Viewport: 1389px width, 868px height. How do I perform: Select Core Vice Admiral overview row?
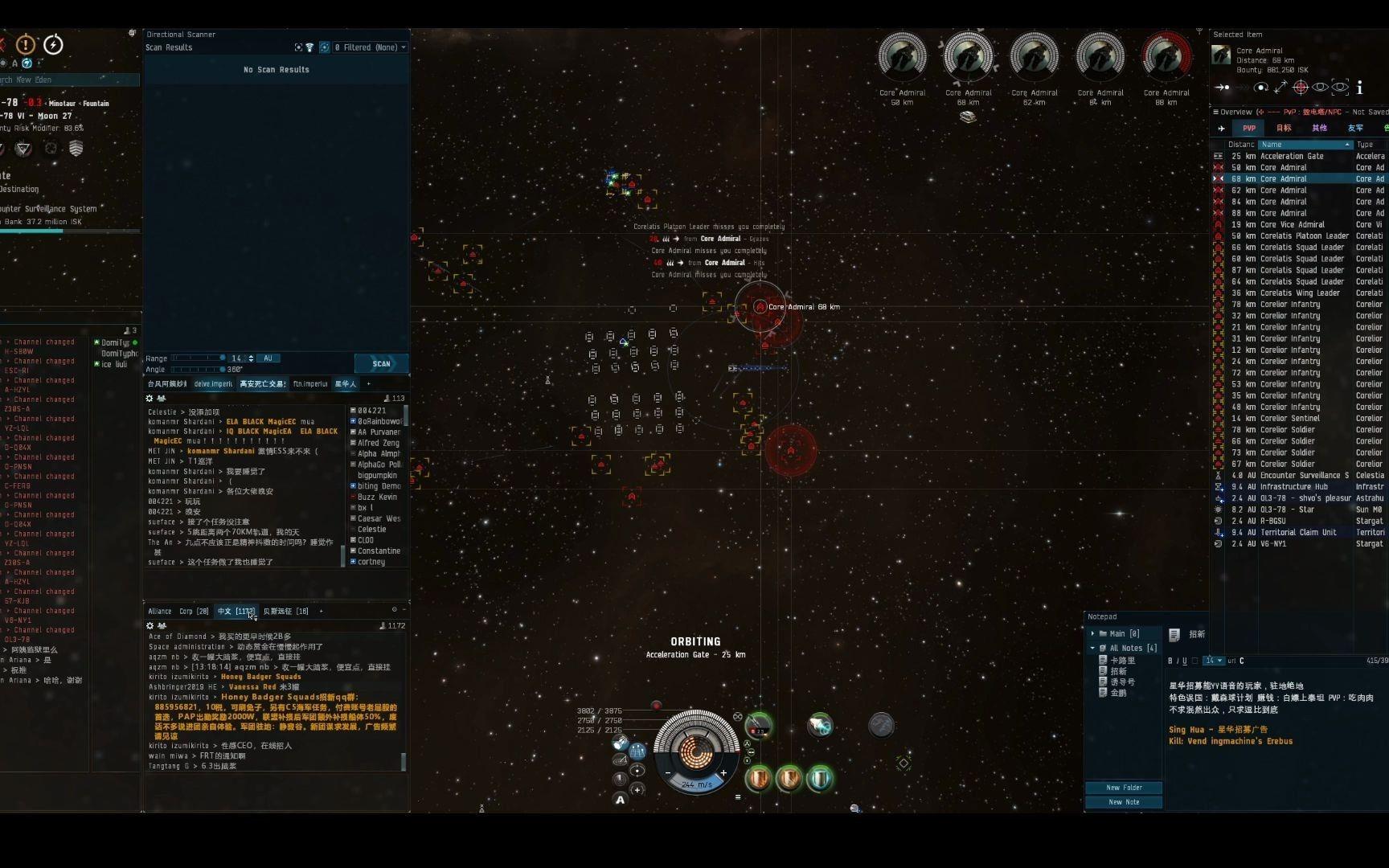tap(1292, 225)
